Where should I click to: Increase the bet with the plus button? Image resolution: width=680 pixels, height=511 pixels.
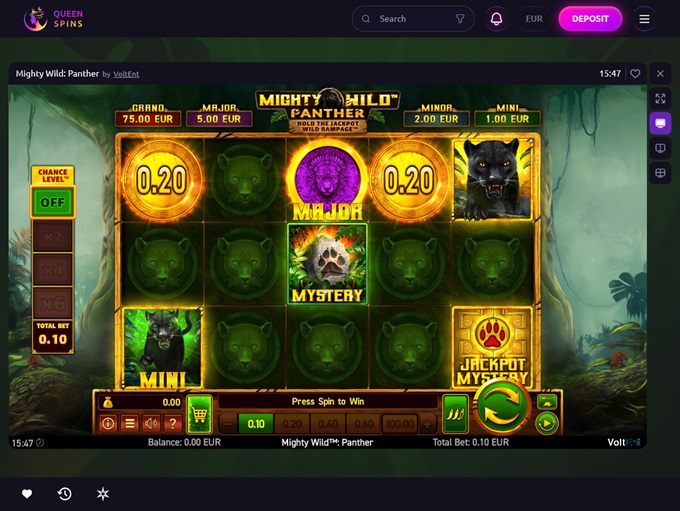point(428,423)
